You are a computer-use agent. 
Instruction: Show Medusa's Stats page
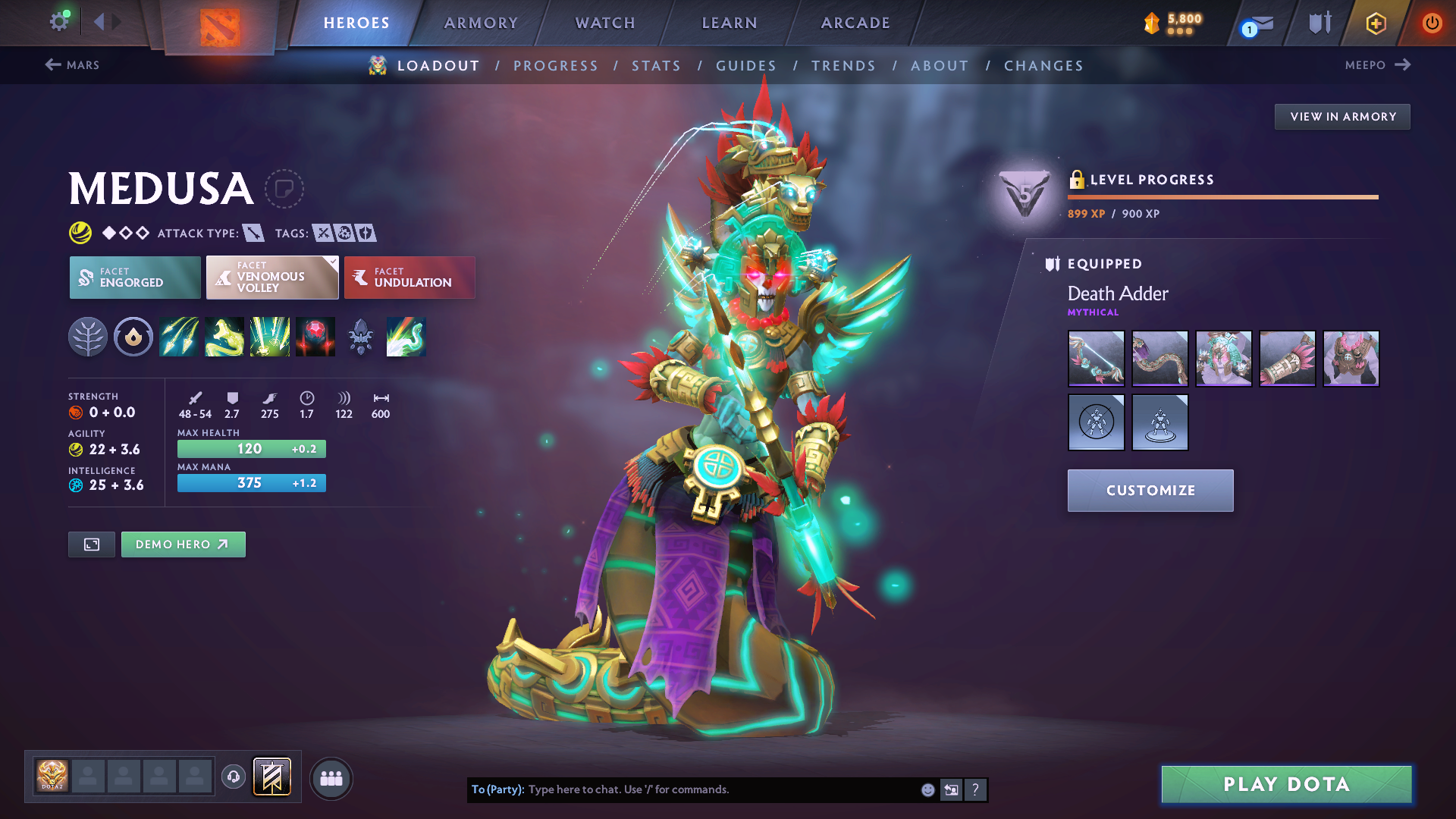click(656, 66)
